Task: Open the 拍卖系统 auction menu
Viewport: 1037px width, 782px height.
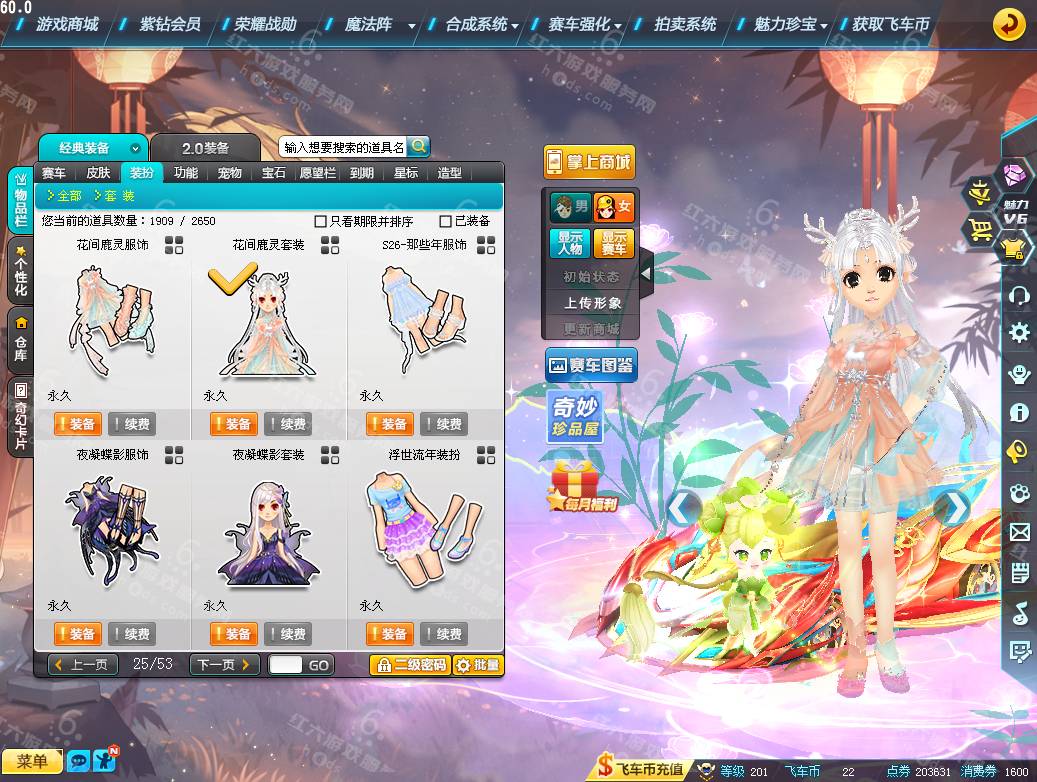Action: 685,24
